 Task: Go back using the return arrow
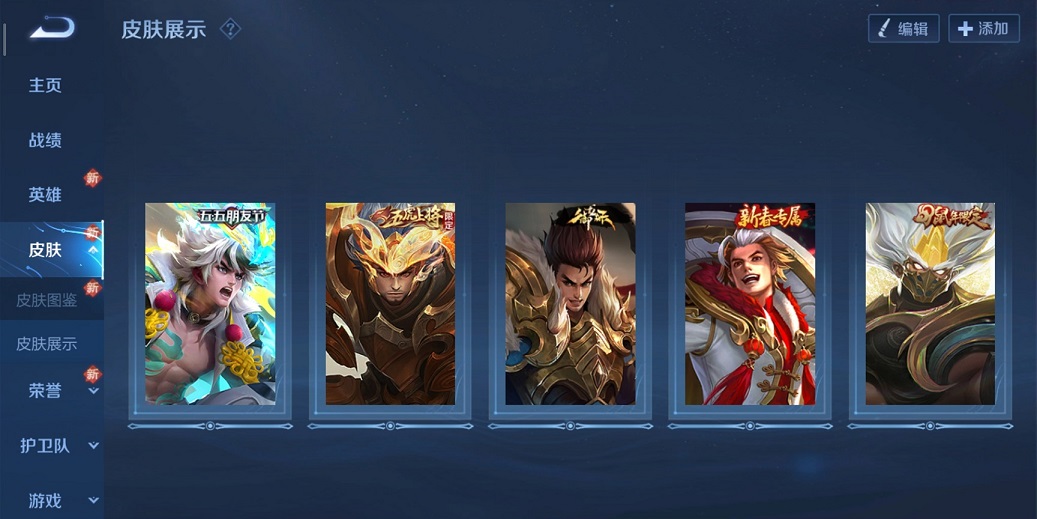click(x=52, y=29)
